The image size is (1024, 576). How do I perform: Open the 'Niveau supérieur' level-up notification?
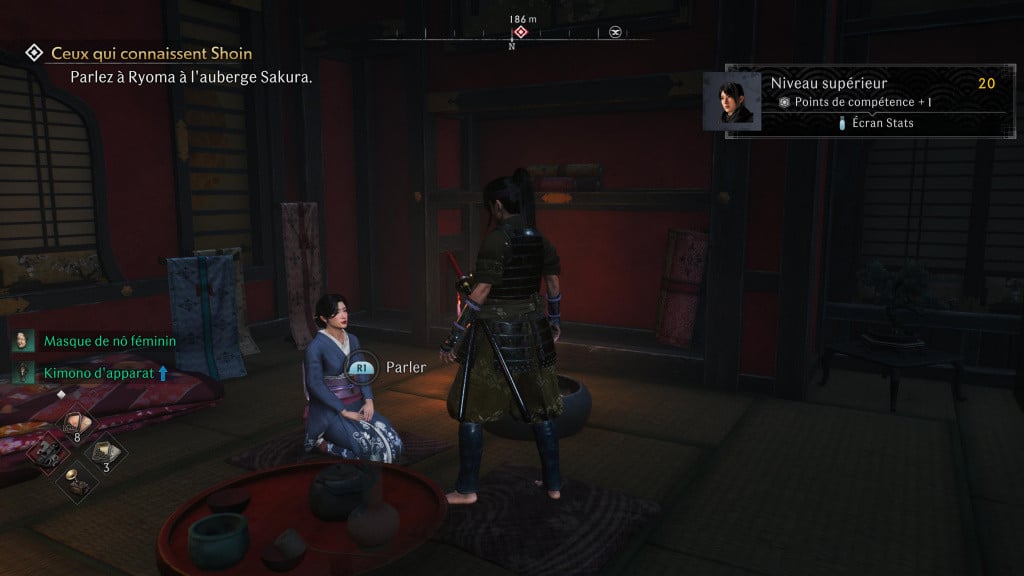click(x=828, y=84)
